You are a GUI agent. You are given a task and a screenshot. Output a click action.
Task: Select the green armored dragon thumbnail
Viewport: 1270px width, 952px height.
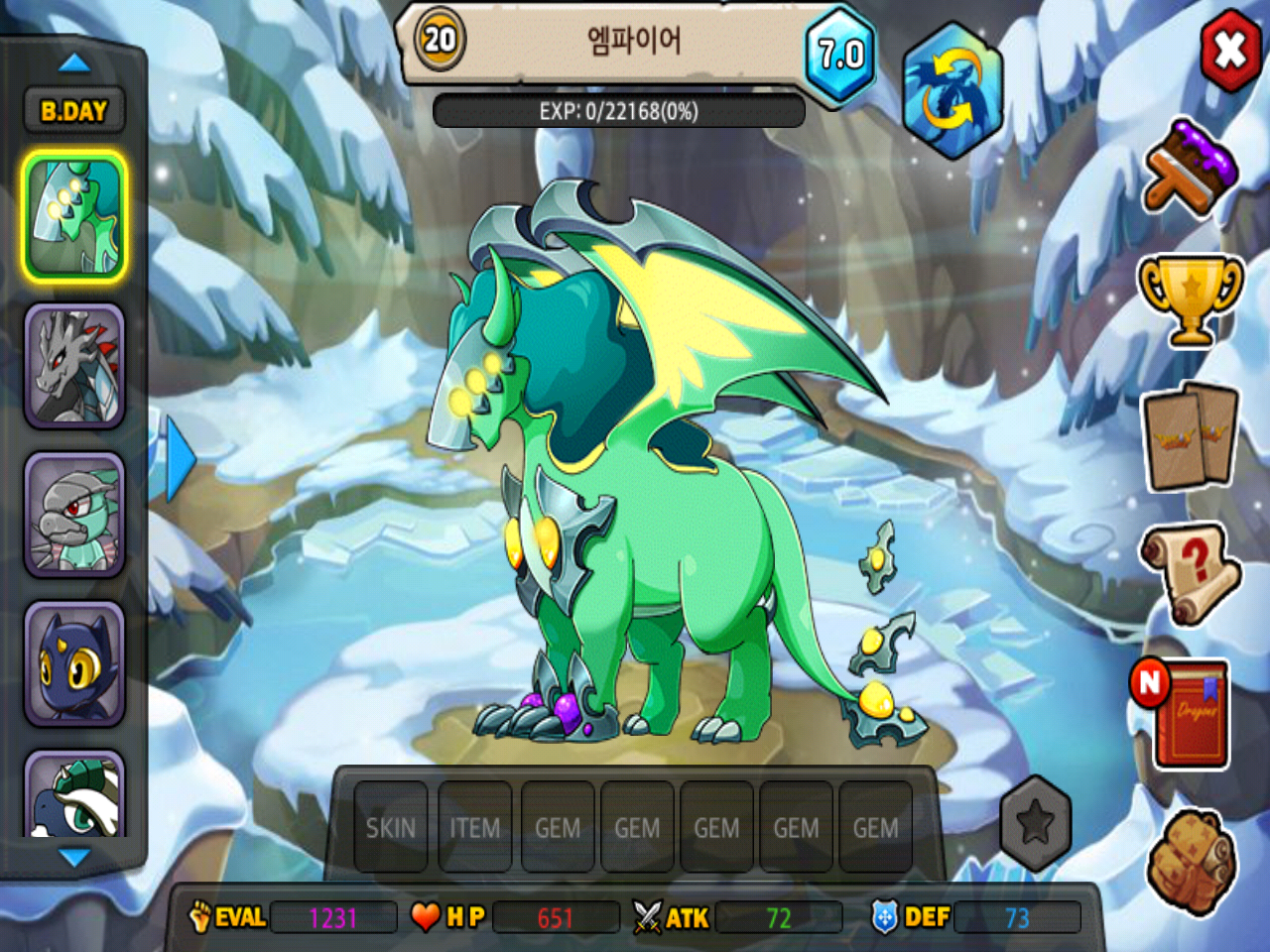click(74, 217)
